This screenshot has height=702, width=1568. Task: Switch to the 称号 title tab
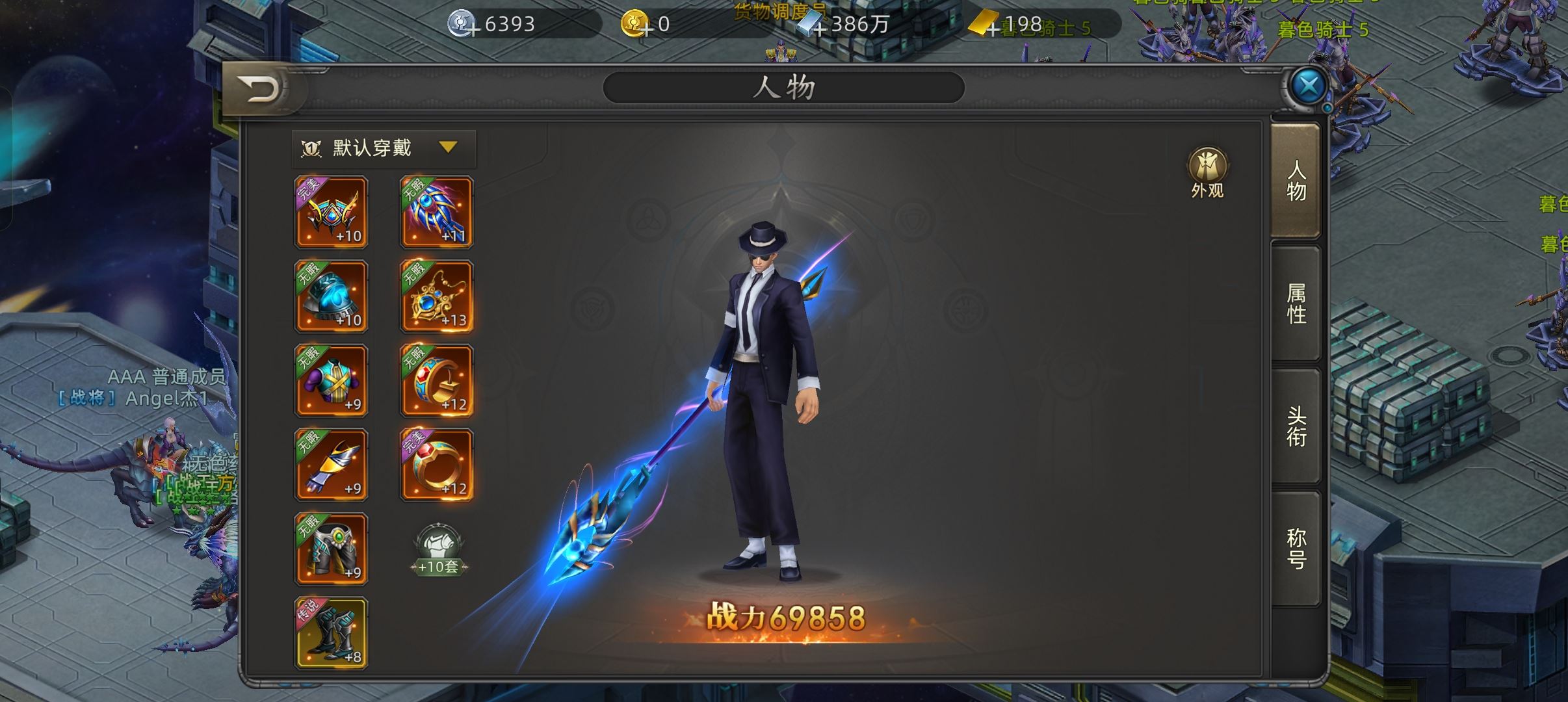[x=1296, y=549]
